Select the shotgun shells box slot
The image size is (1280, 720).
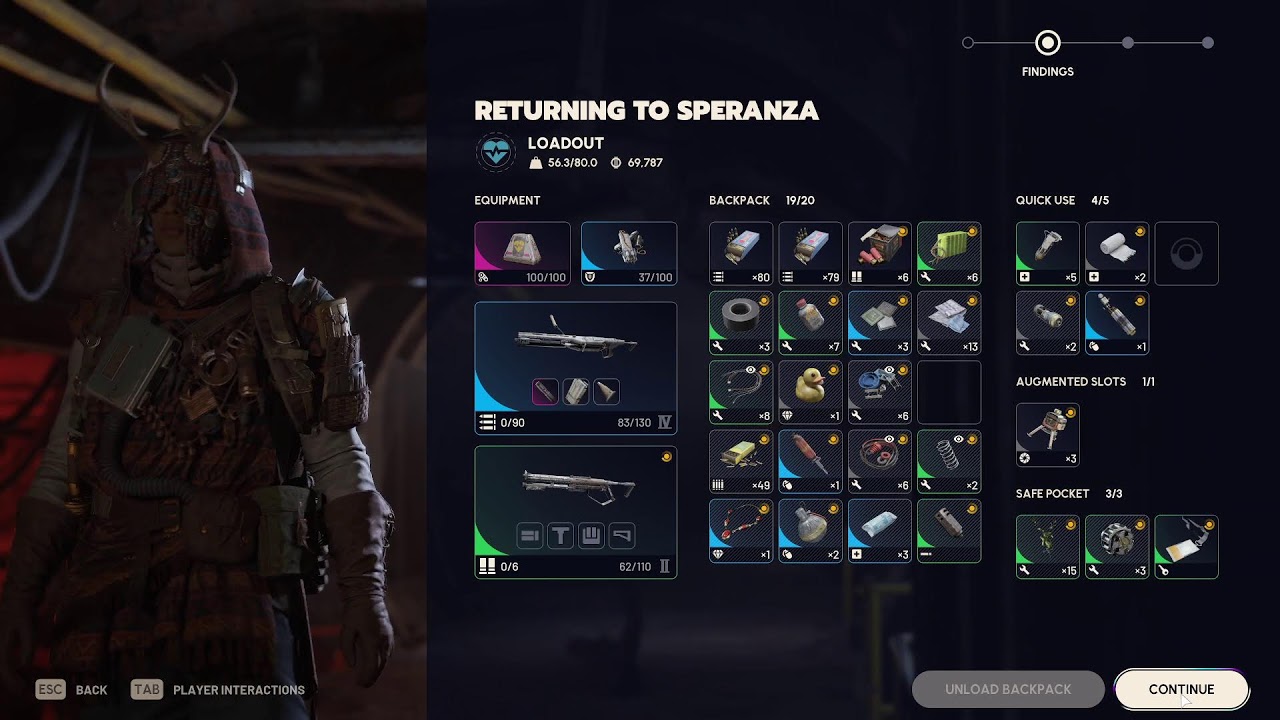880,254
